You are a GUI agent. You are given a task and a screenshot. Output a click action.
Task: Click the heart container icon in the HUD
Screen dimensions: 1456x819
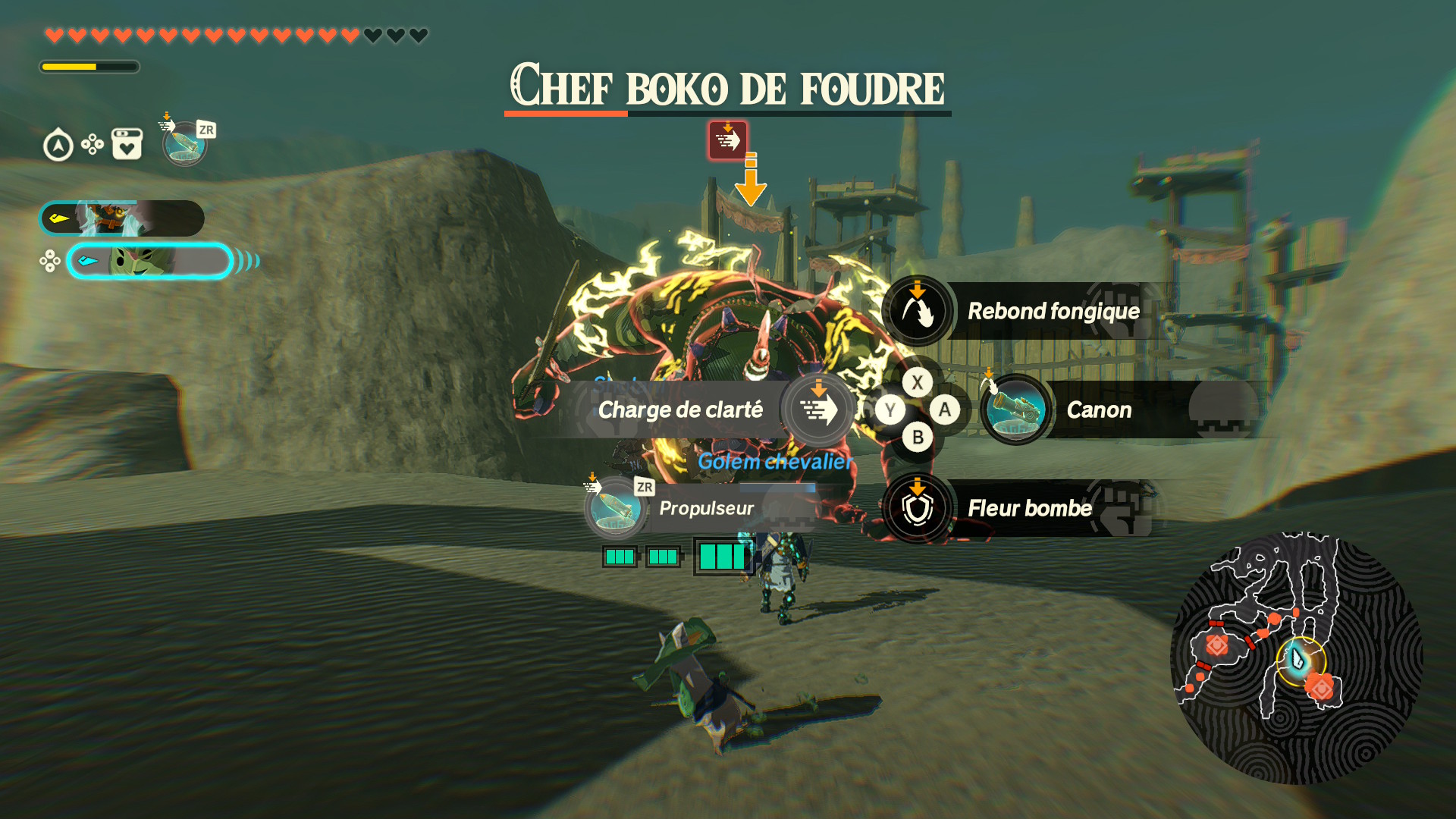click(127, 144)
